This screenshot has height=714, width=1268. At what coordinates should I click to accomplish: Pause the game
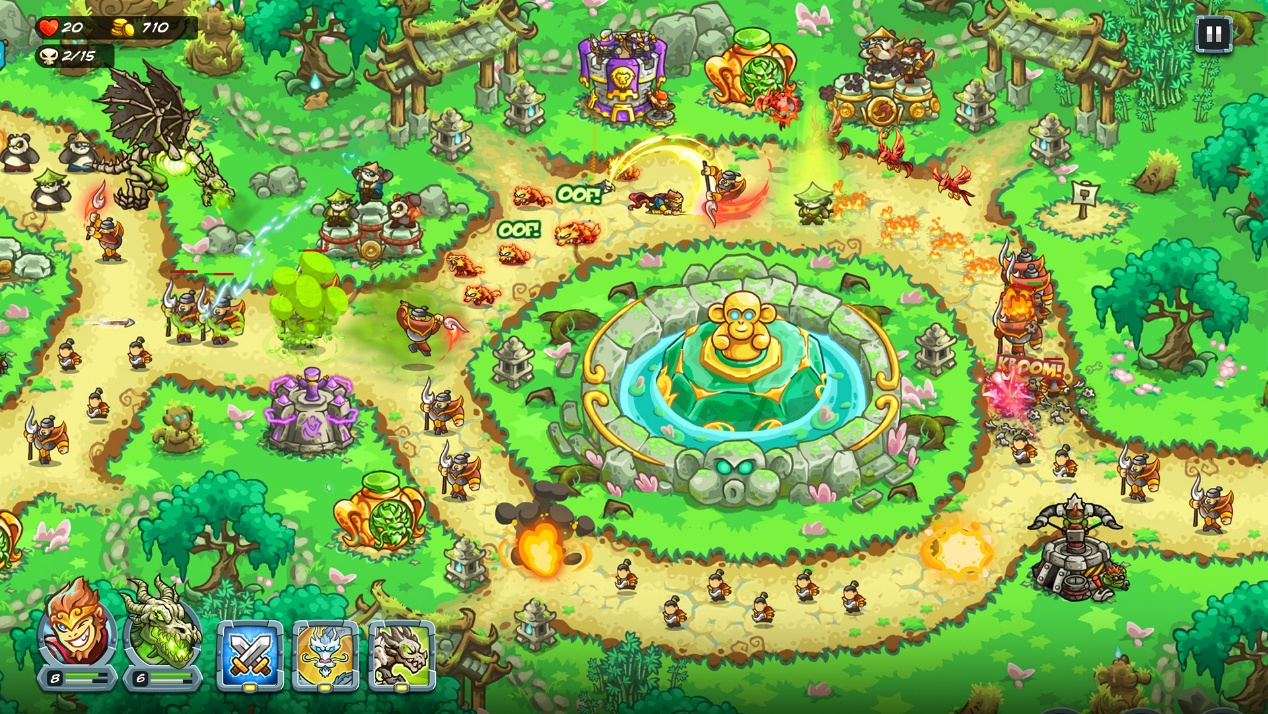(1213, 35)
